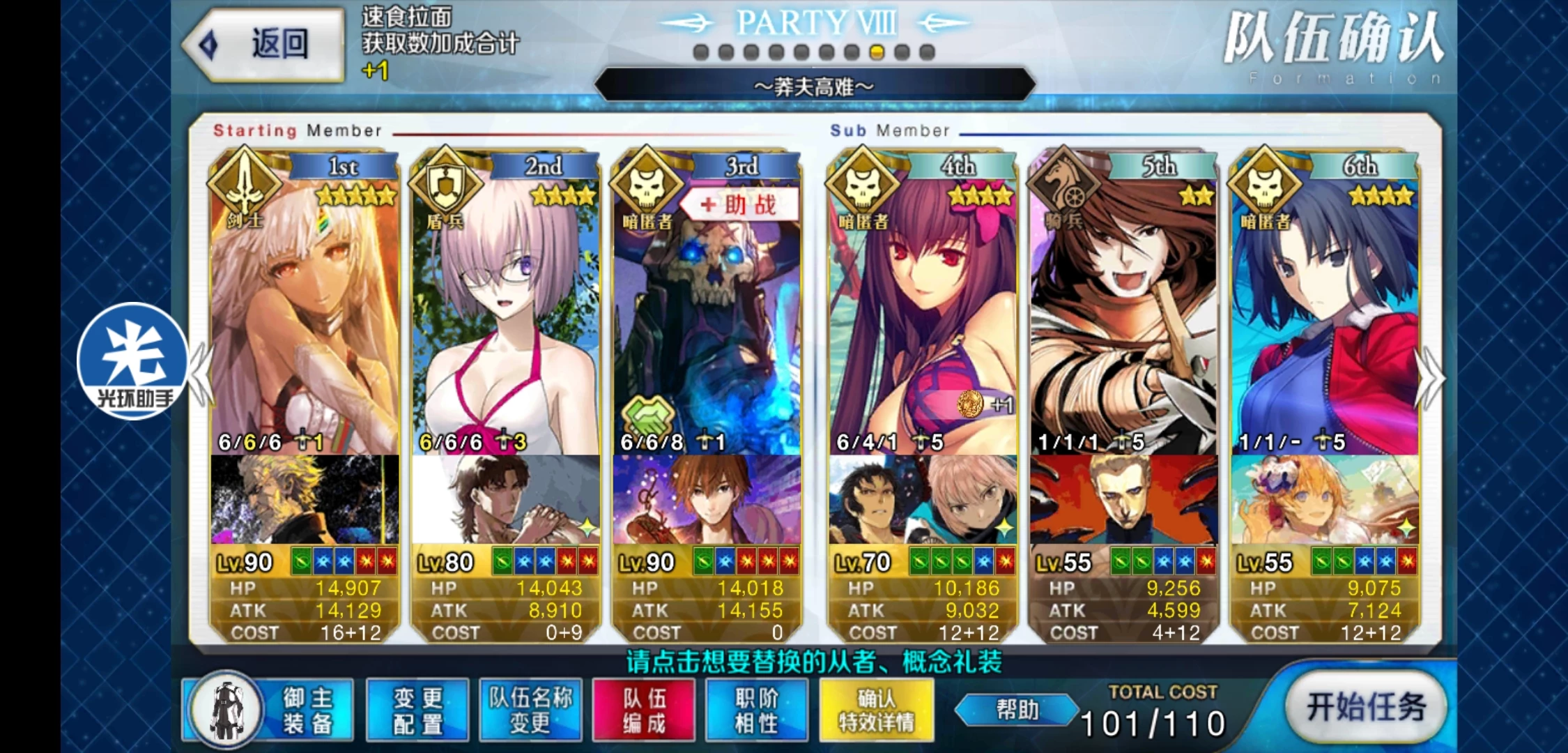This screenshot has width=1568, height=753.
Task: Open the 帮助 help button
Action: coord(1017,710)
